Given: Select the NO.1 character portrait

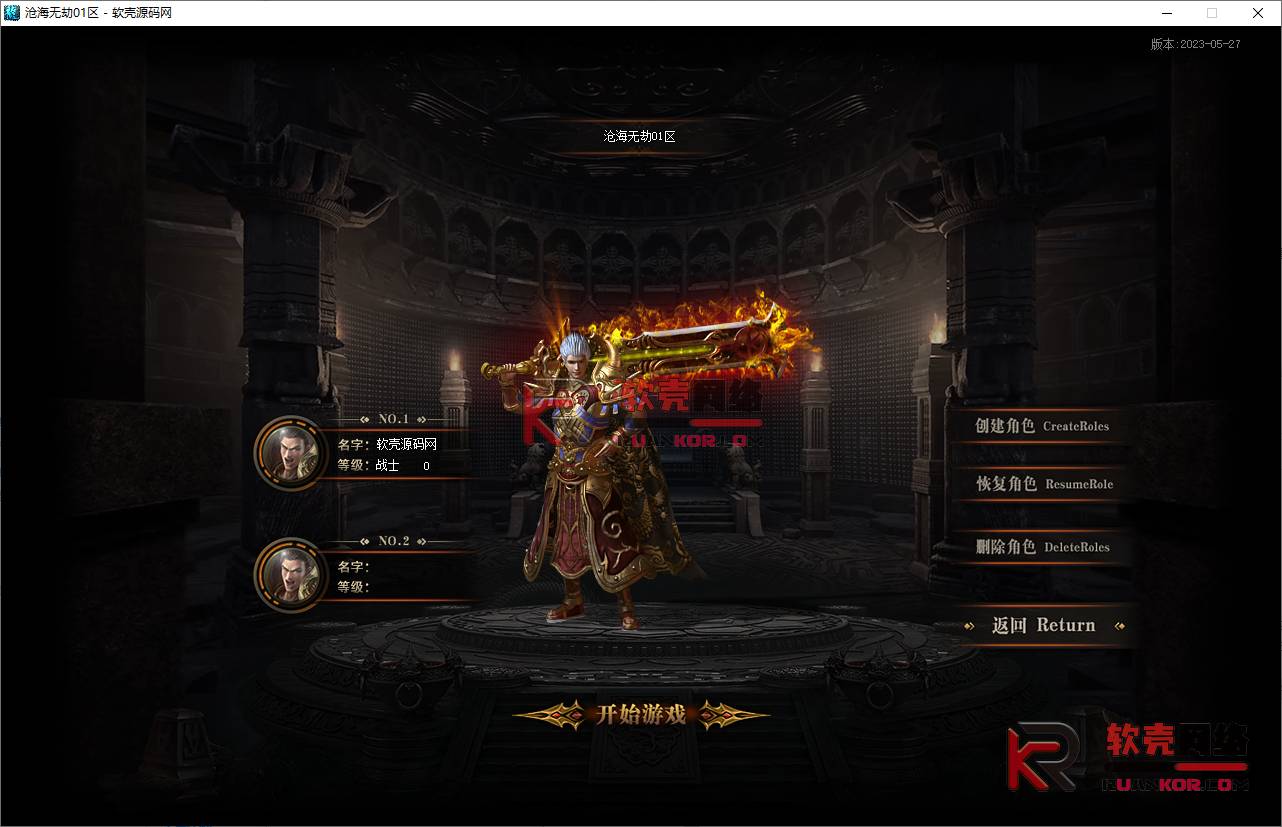Looking at the screenshot, I should coord(290,453).
